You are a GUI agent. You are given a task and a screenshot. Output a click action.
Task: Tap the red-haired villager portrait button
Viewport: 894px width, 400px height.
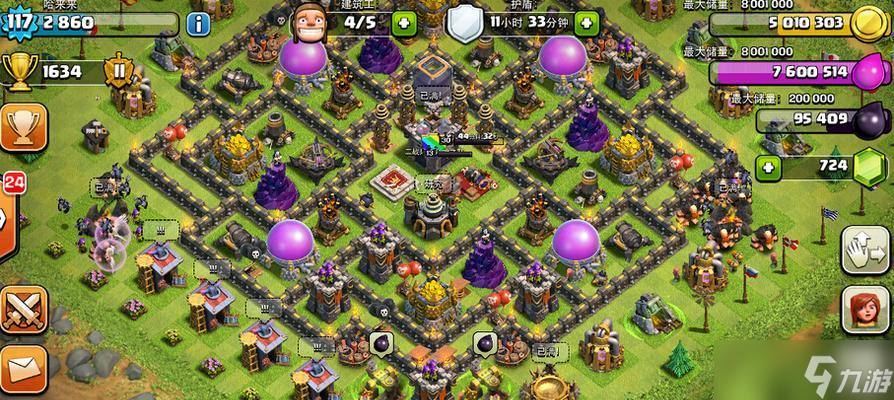(x=865, y=311)
